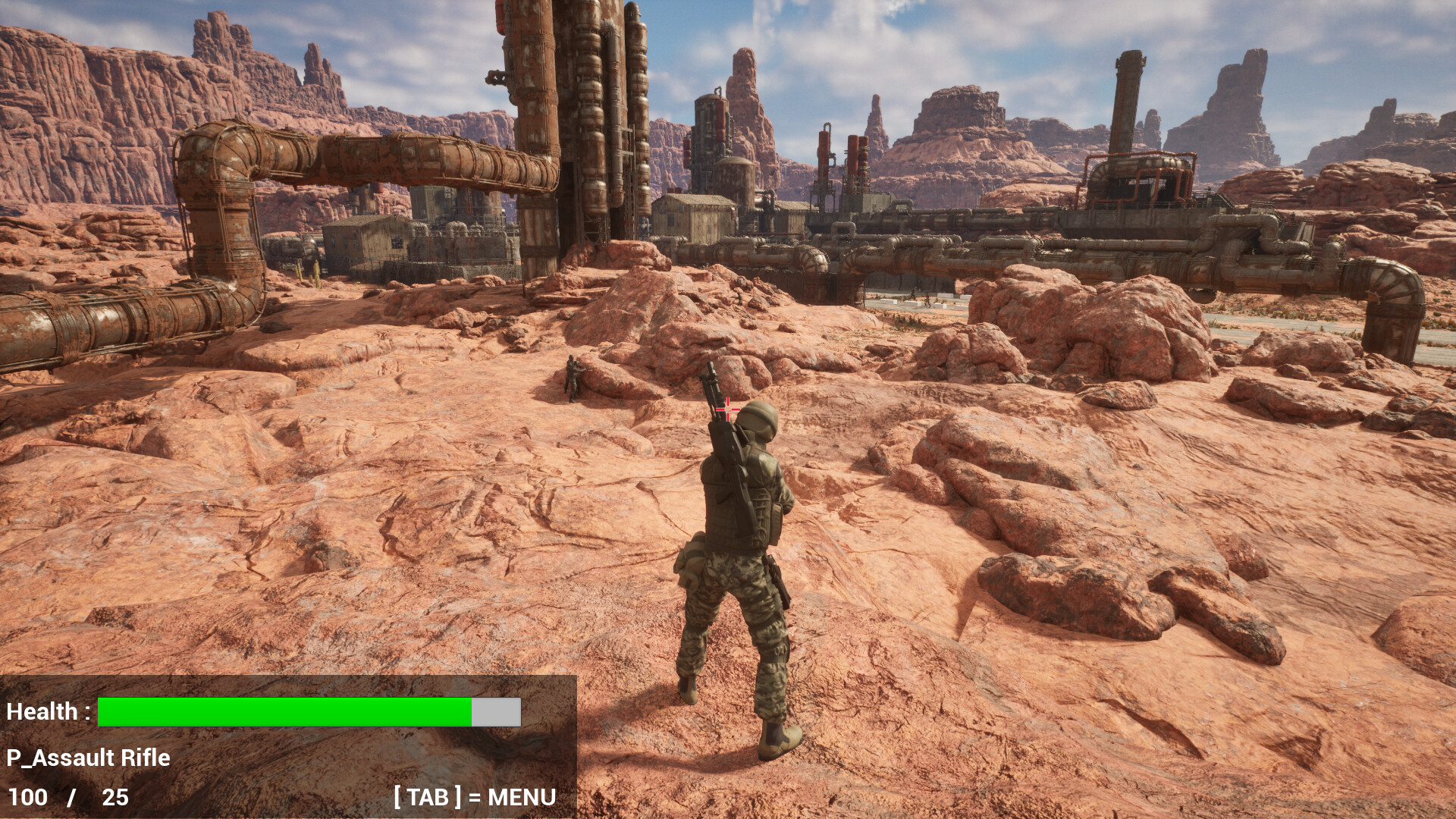1456x819 pixels.
Task: Click the wooden shack among the refinery buildings
Action: coord(694,216)
